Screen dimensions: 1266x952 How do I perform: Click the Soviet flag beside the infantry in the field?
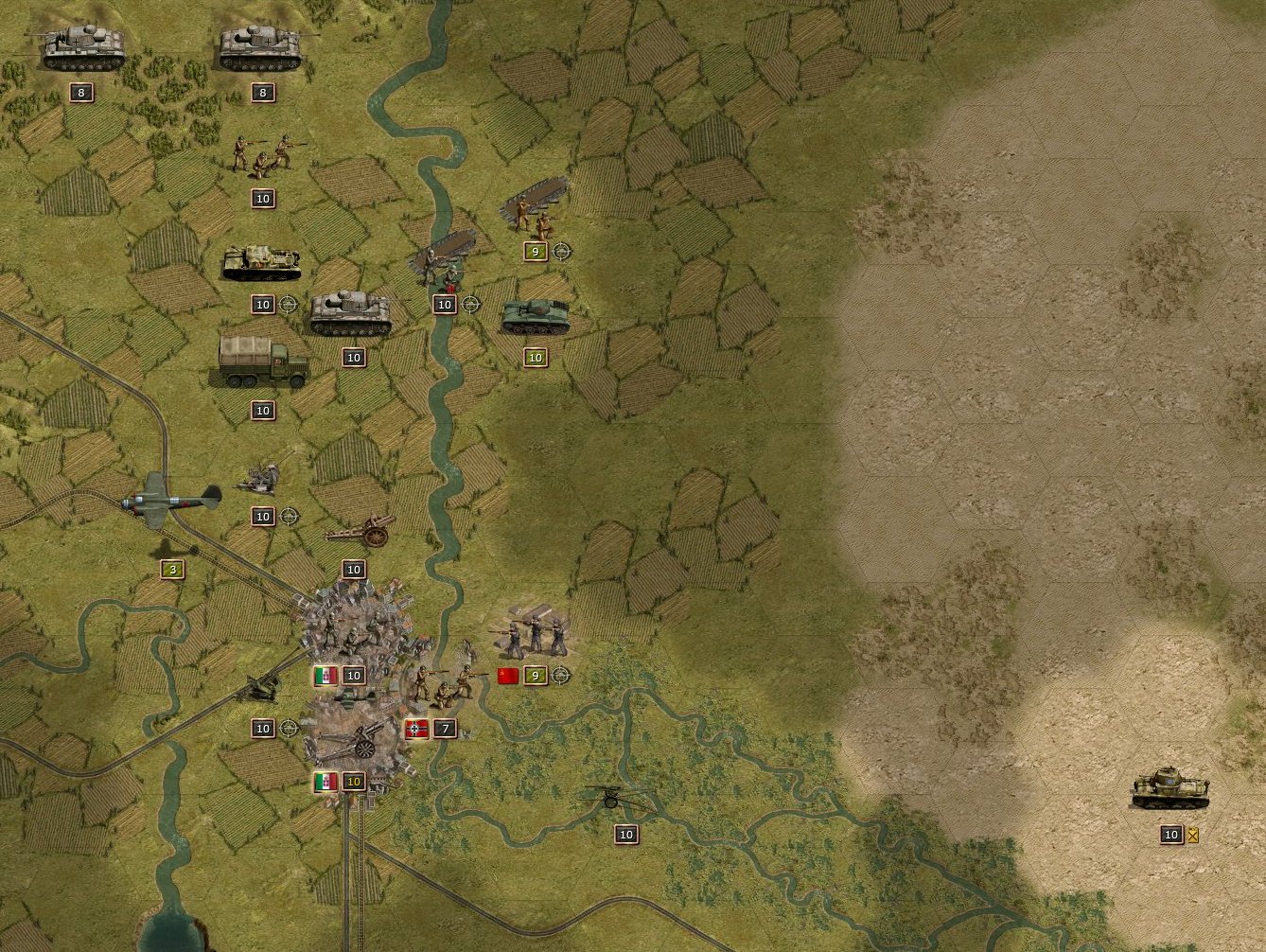coord(507,676)
